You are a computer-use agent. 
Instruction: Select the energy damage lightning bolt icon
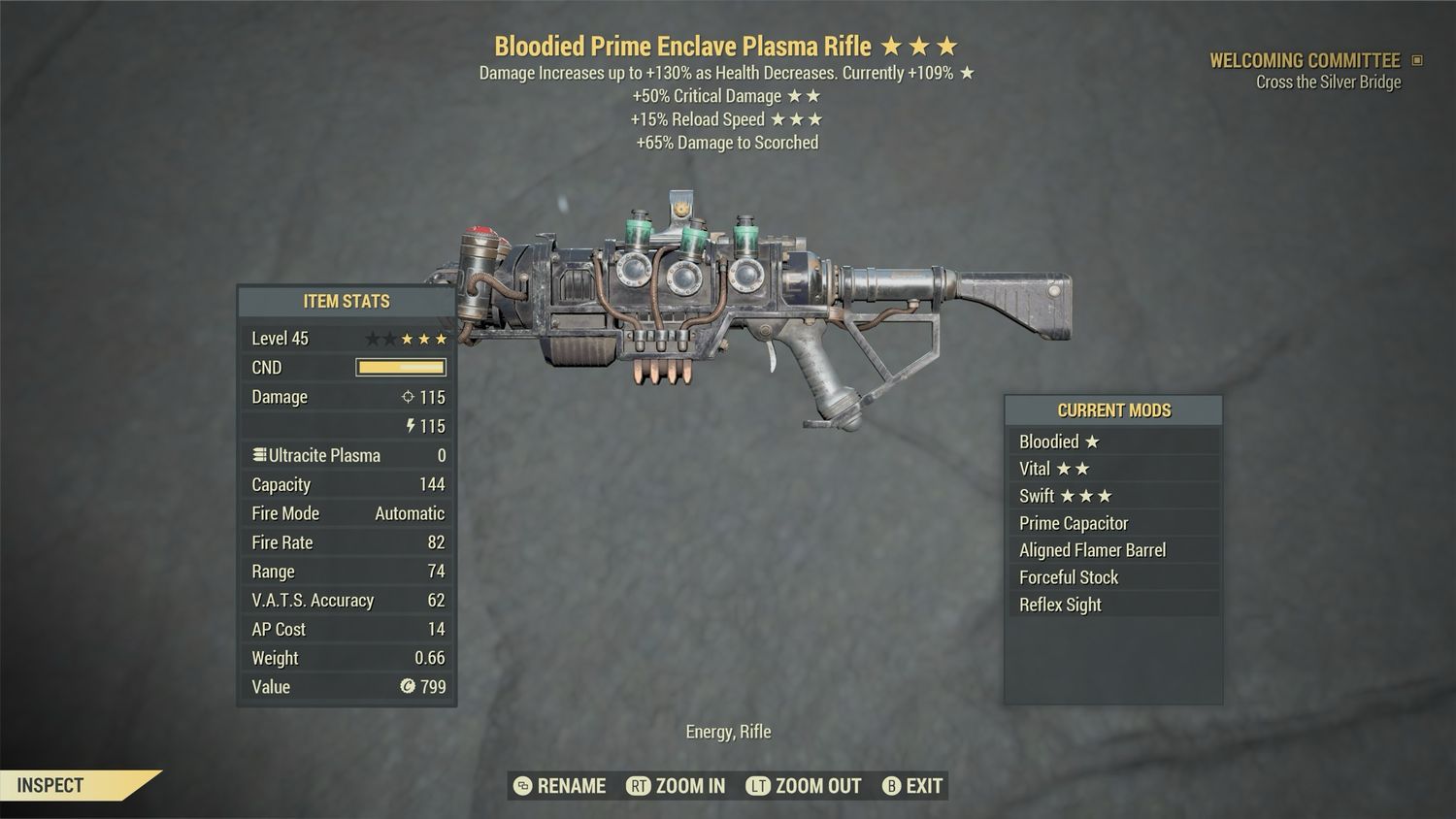pos(409,426)
